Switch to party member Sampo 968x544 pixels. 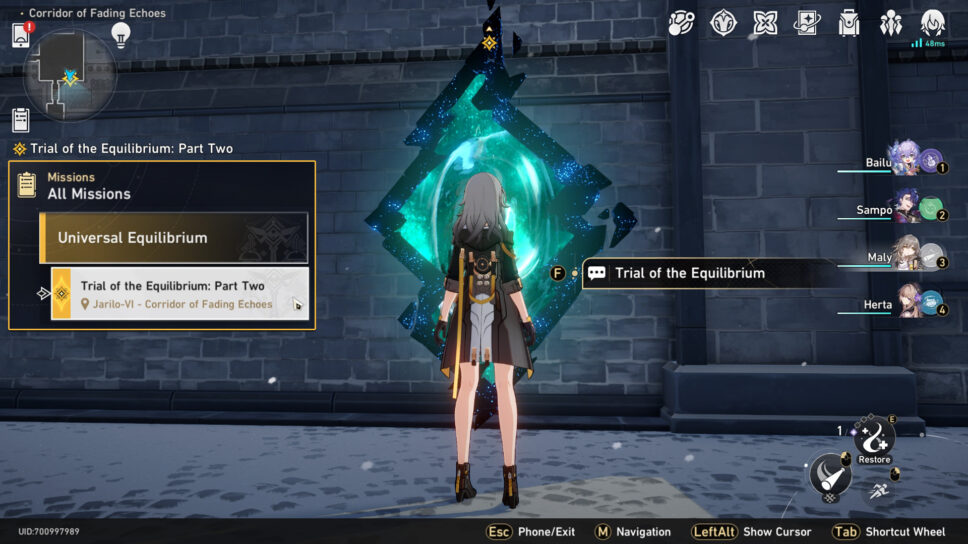click(x=909, y=208)
